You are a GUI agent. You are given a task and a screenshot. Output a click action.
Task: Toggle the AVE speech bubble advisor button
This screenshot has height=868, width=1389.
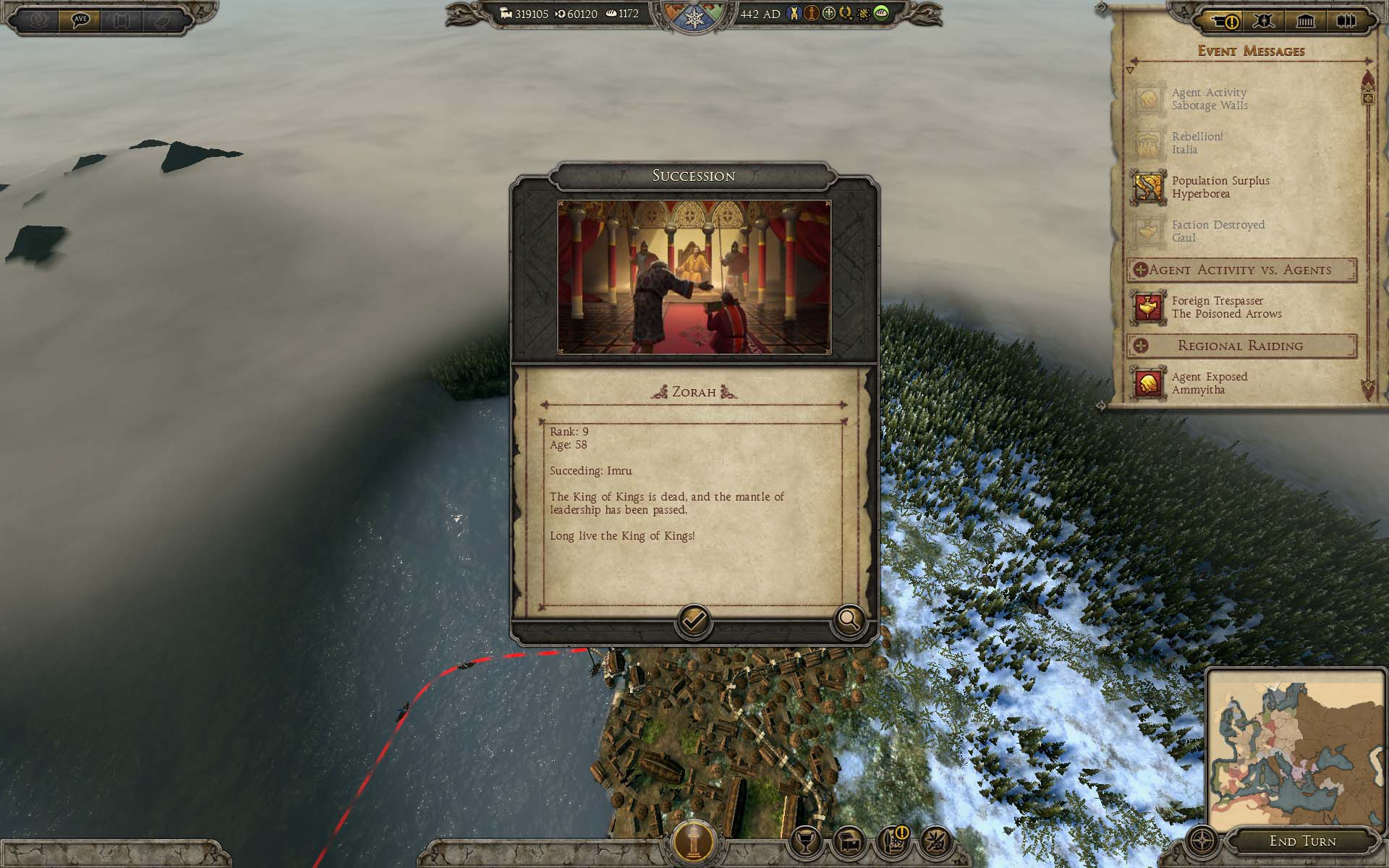click(80, 20)
